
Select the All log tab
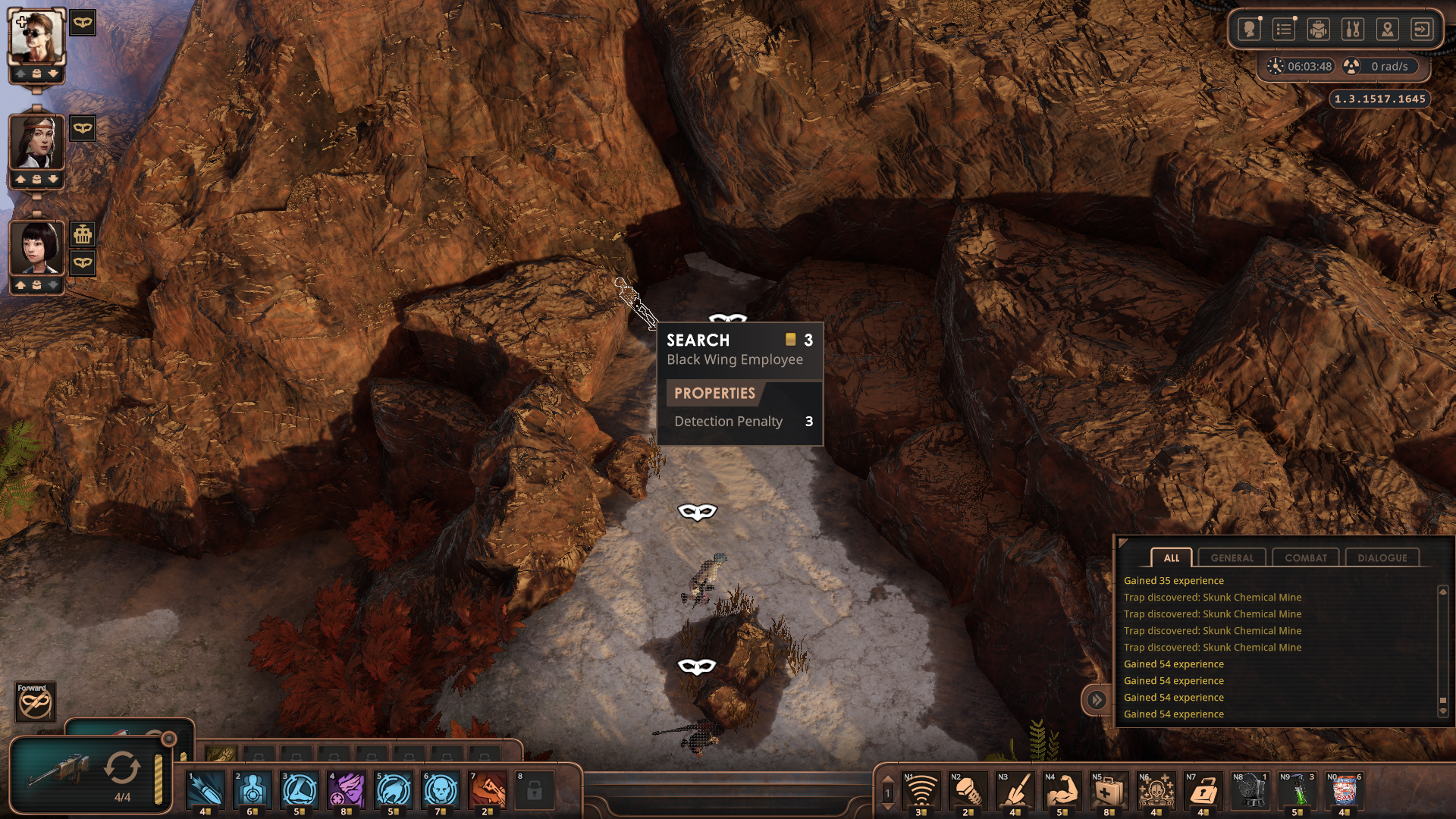tap(1171, 557)
